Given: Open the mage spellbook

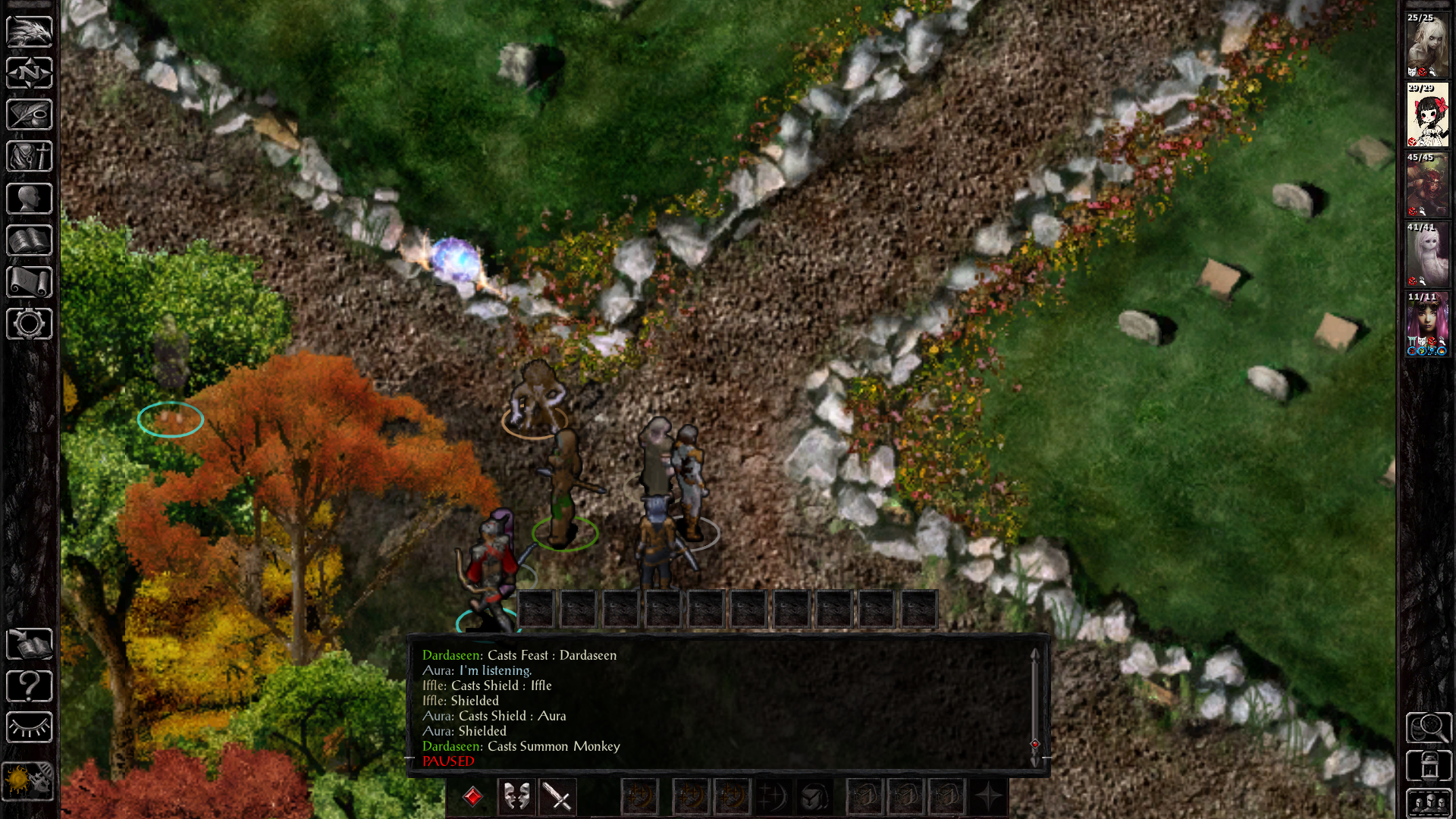Looking at the screenshot, I should pyautogui.click(x=30, y=241).
